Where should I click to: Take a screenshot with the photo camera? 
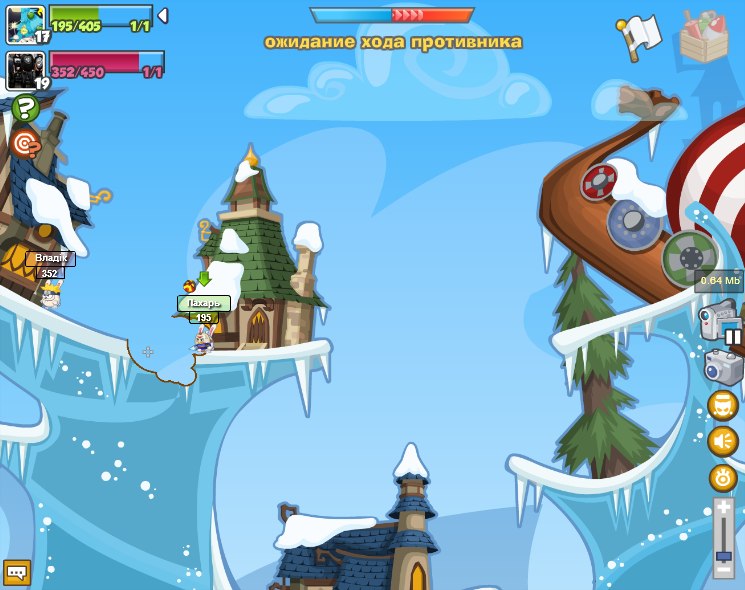click(723, 366)
